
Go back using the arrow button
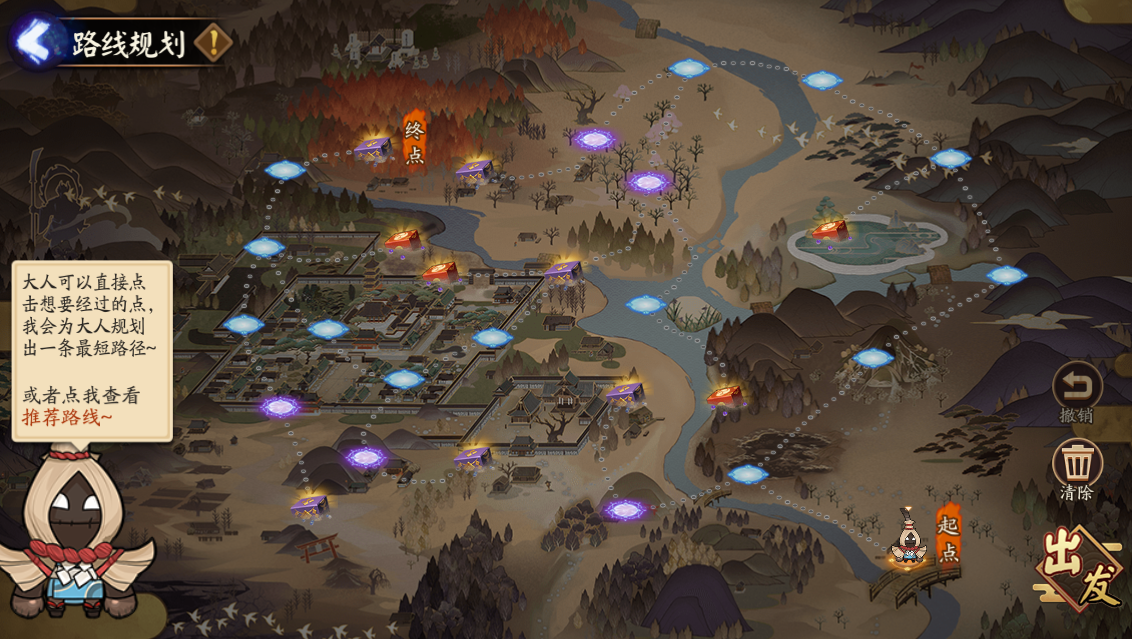click(x=34, y=42)
